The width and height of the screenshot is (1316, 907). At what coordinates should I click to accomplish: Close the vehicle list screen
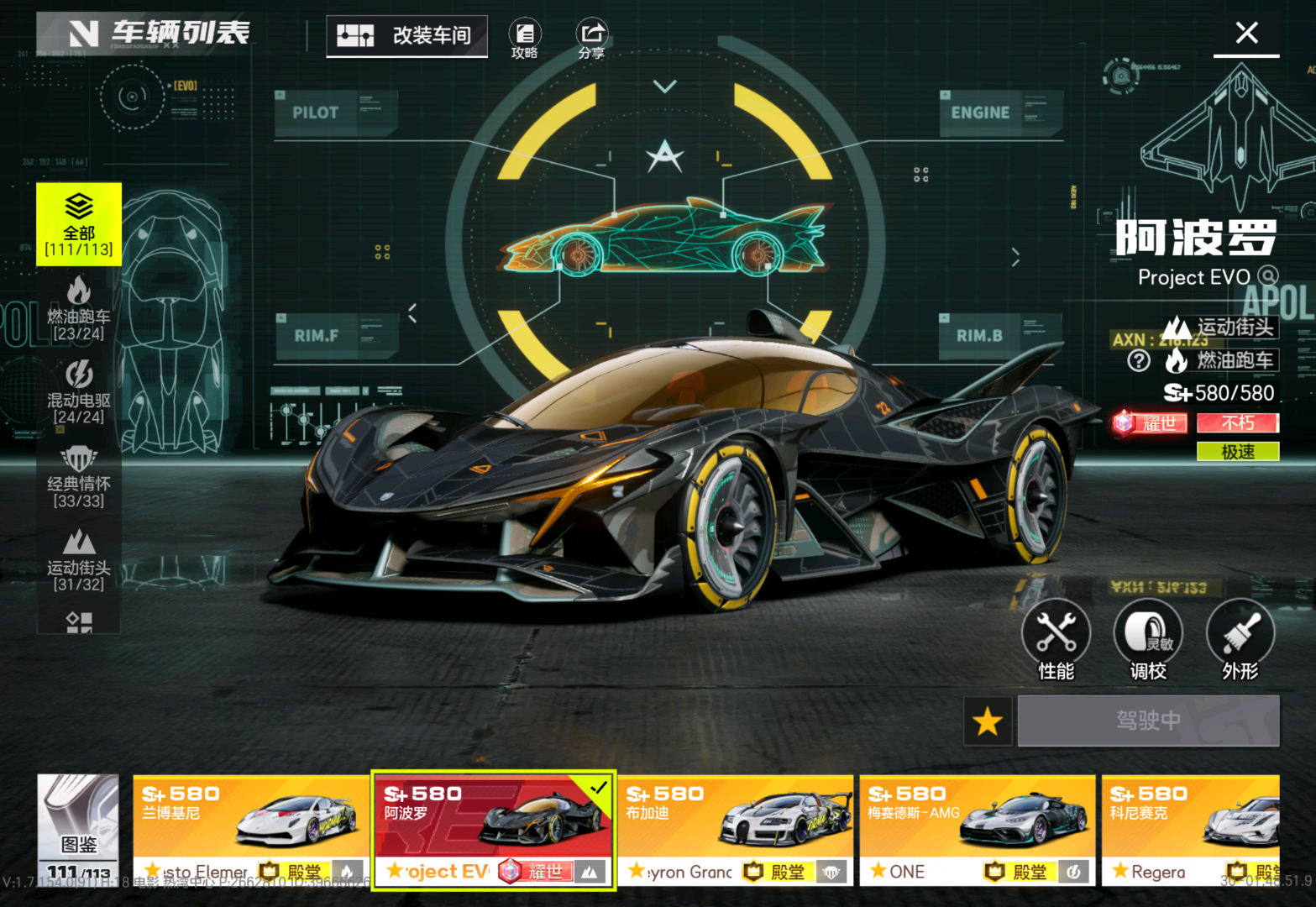[x=1246, y=34]
